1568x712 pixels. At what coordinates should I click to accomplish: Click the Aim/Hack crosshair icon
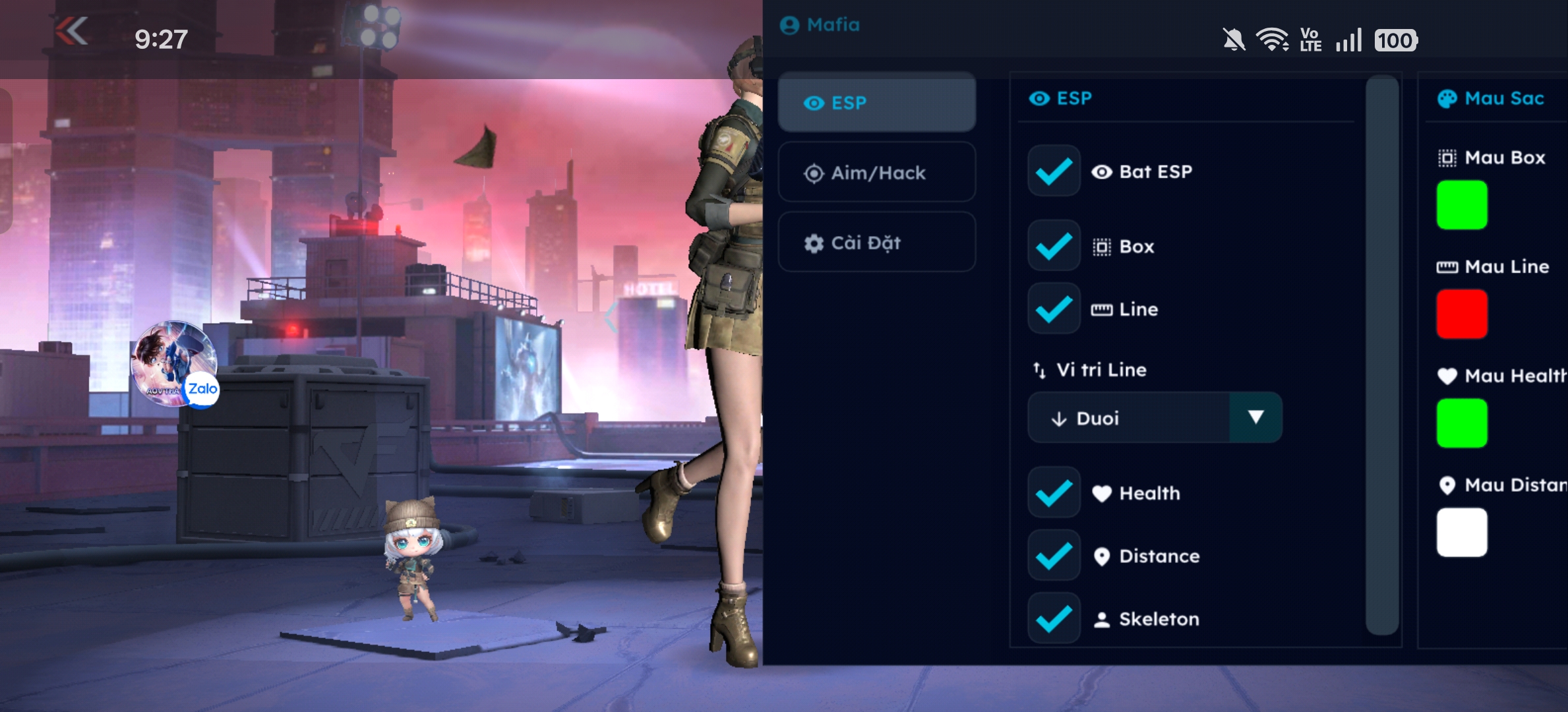[814, 172]
